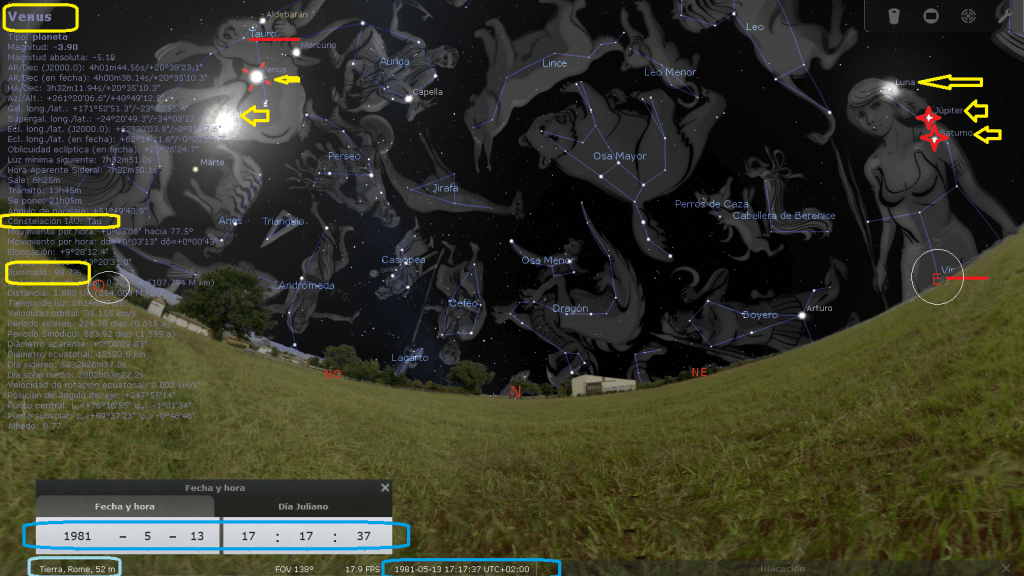Select the Fecha y hora tab
1024x576 pixels.
click(x=127, y=507)
